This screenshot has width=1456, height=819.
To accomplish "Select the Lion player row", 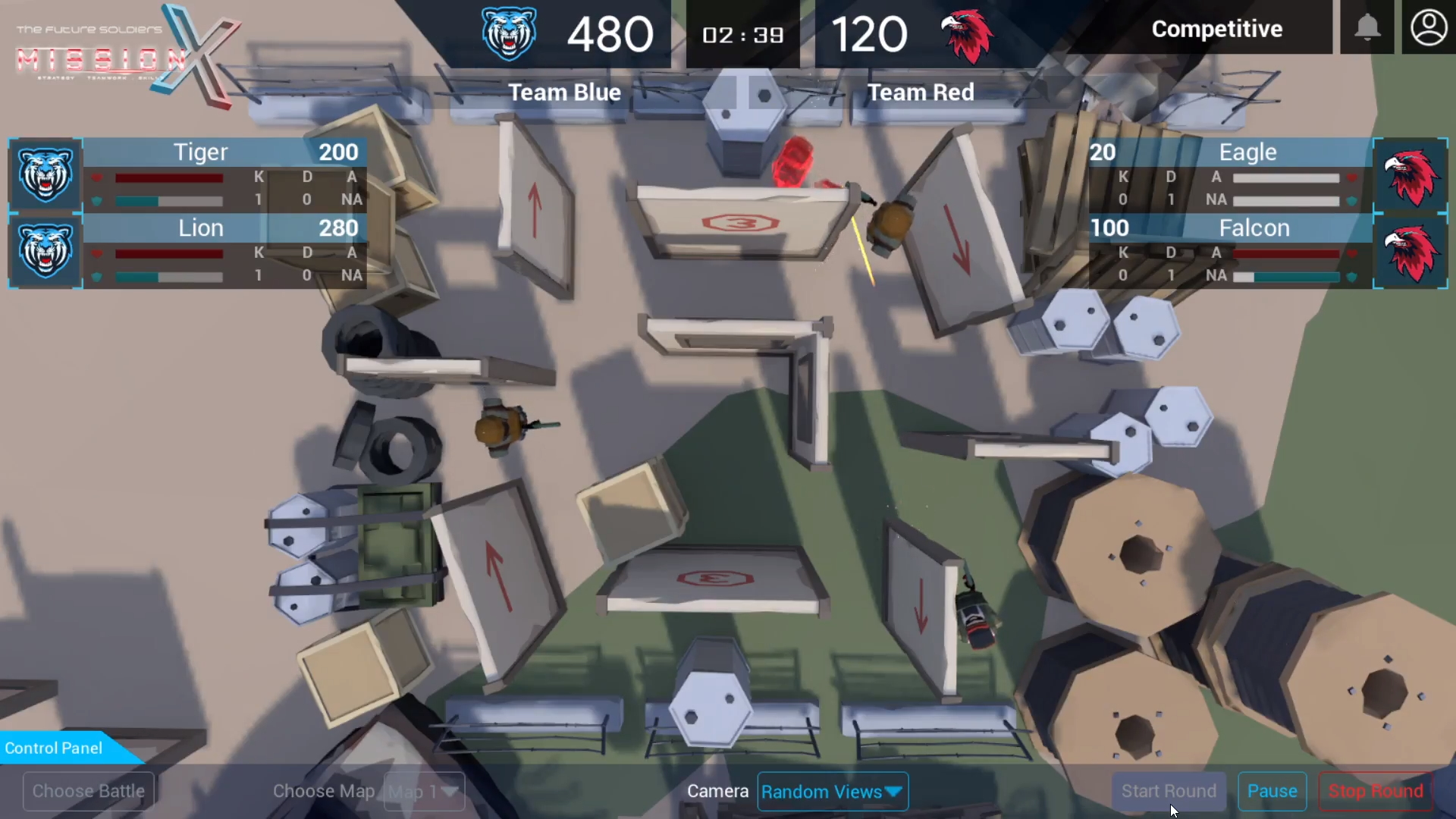I will (x=188, y=251).
